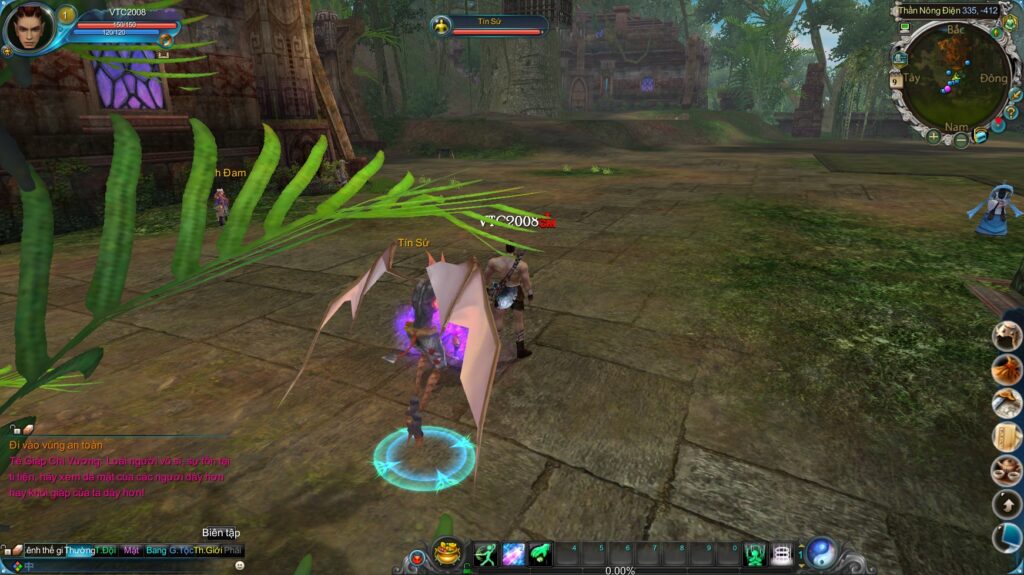1024x575 pixels.
Task: Activate the purple-blue slash skill
Action: point(514,553)
